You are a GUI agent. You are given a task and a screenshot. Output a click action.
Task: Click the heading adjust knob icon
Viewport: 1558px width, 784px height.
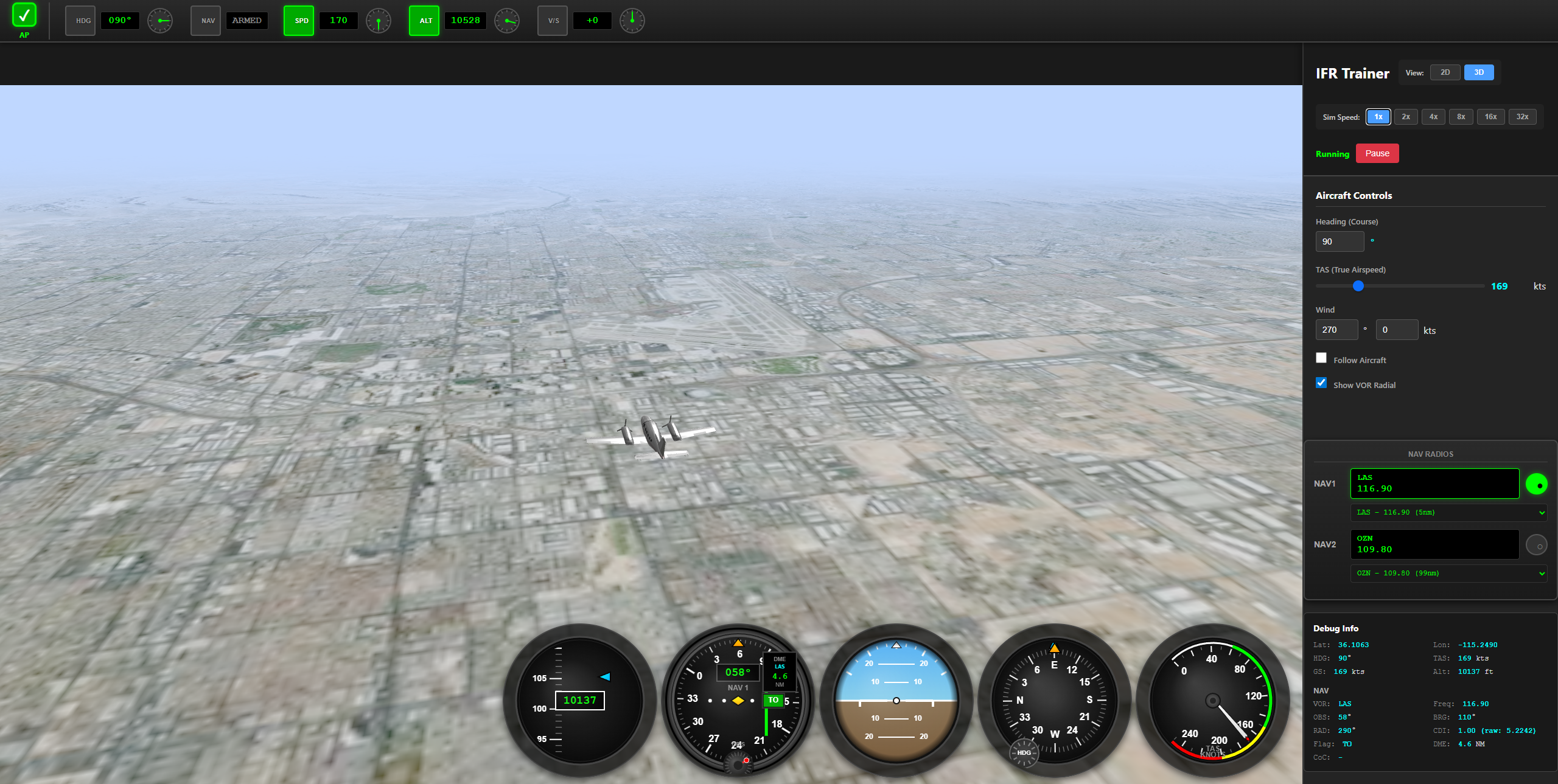click(x=159, y=20)
